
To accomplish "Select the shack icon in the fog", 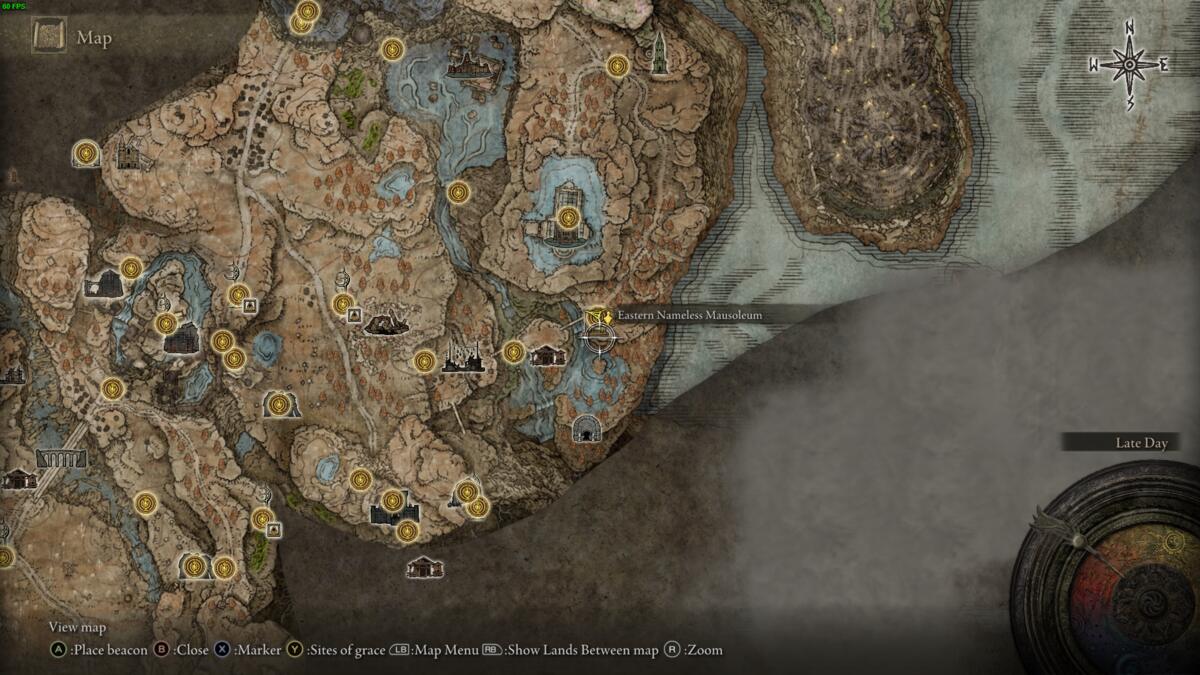I will (425, 567).
